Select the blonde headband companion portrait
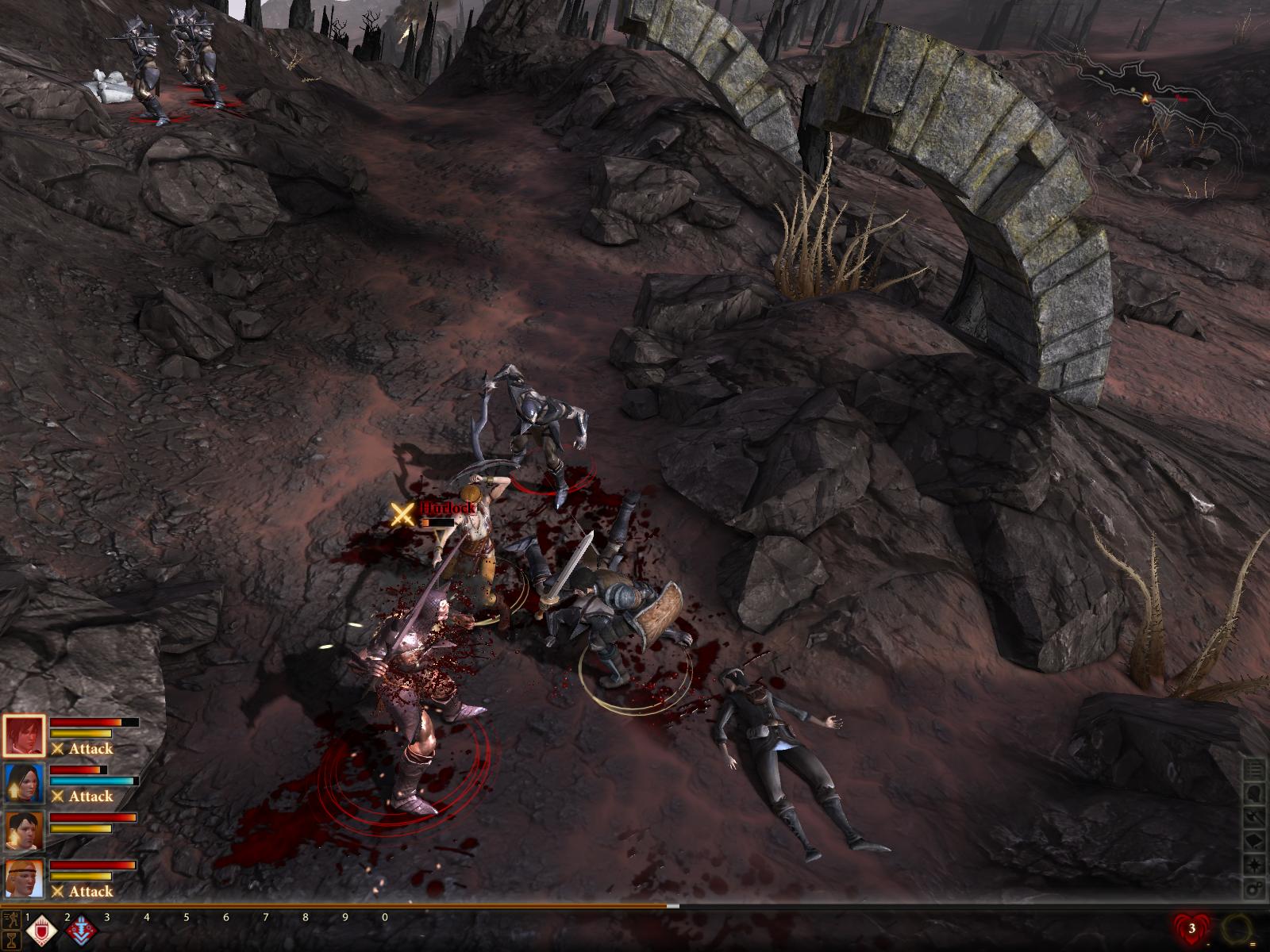This screenshot has height=952, width=1270. (x=25, y=879)
